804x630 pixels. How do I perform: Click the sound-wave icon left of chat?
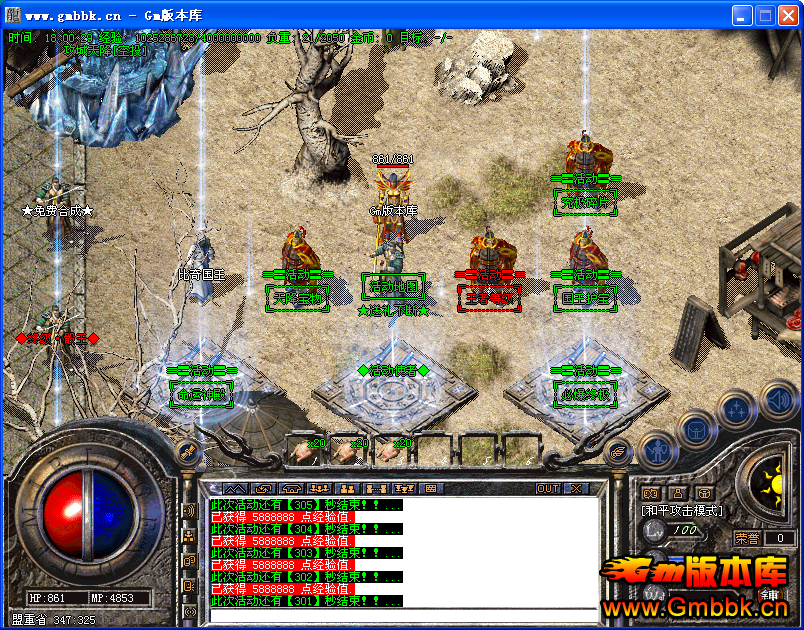189,511
